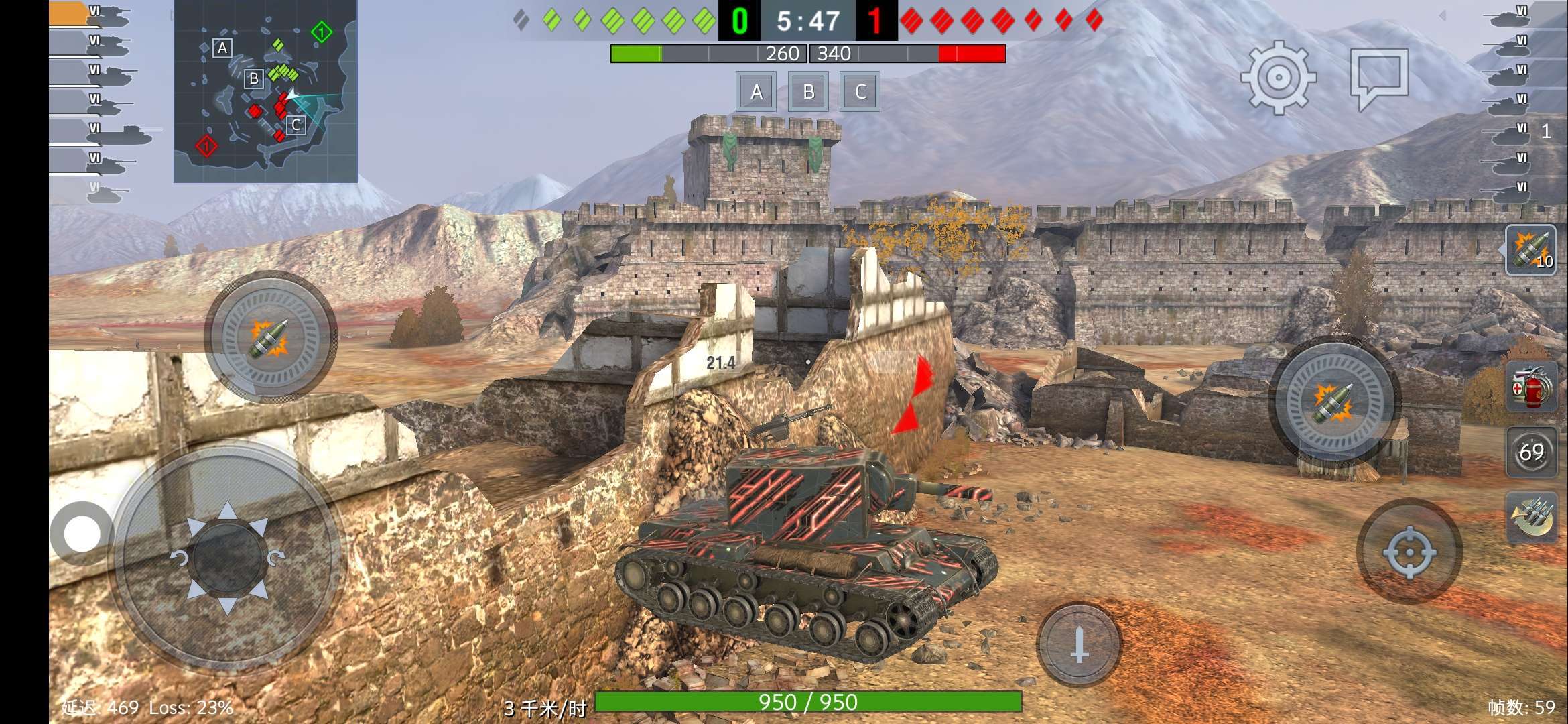
Task: Open the gear settings menu
Action: click(x=1278, y=77)
